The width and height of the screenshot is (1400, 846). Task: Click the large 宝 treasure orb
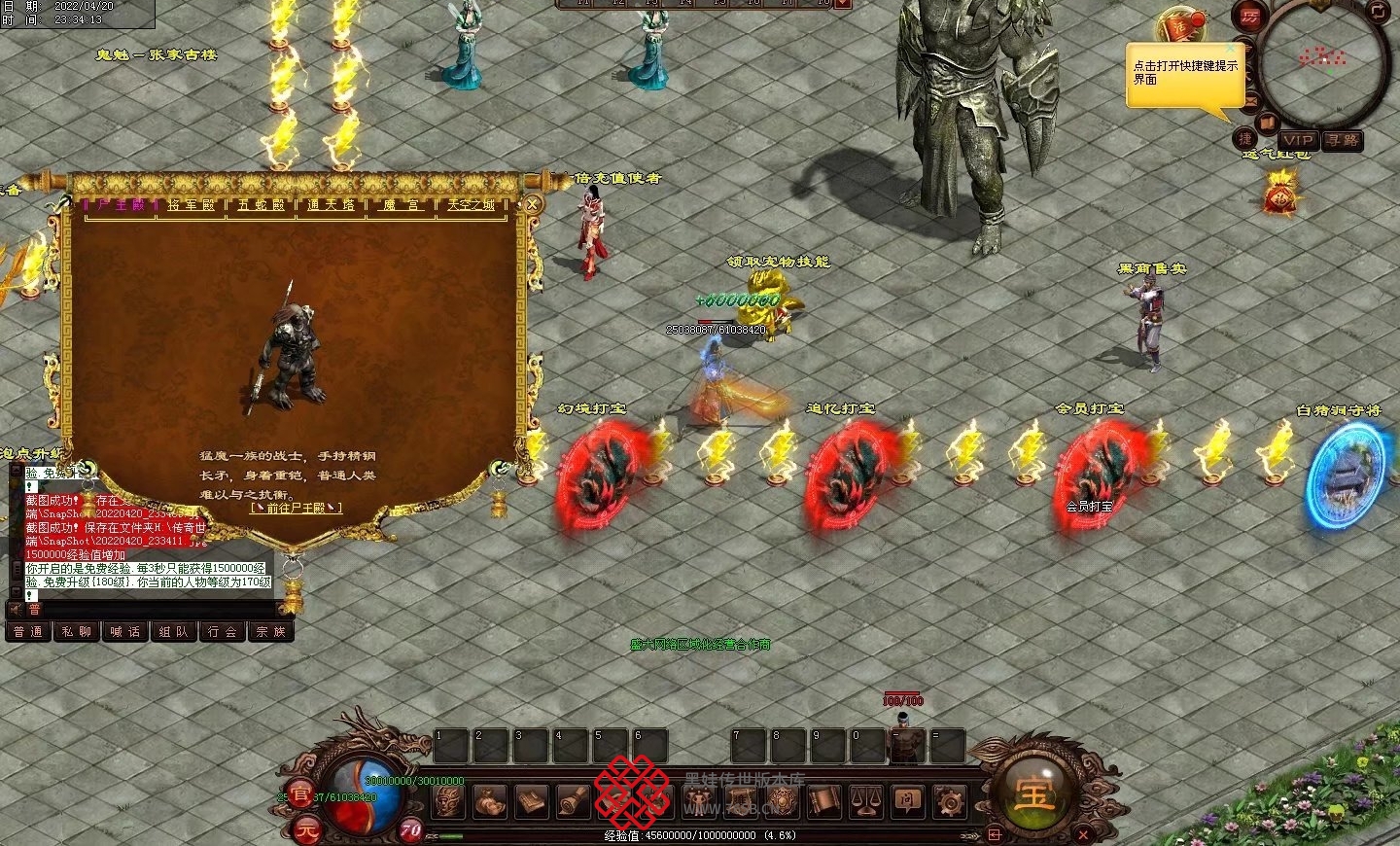click(1032, 794)
